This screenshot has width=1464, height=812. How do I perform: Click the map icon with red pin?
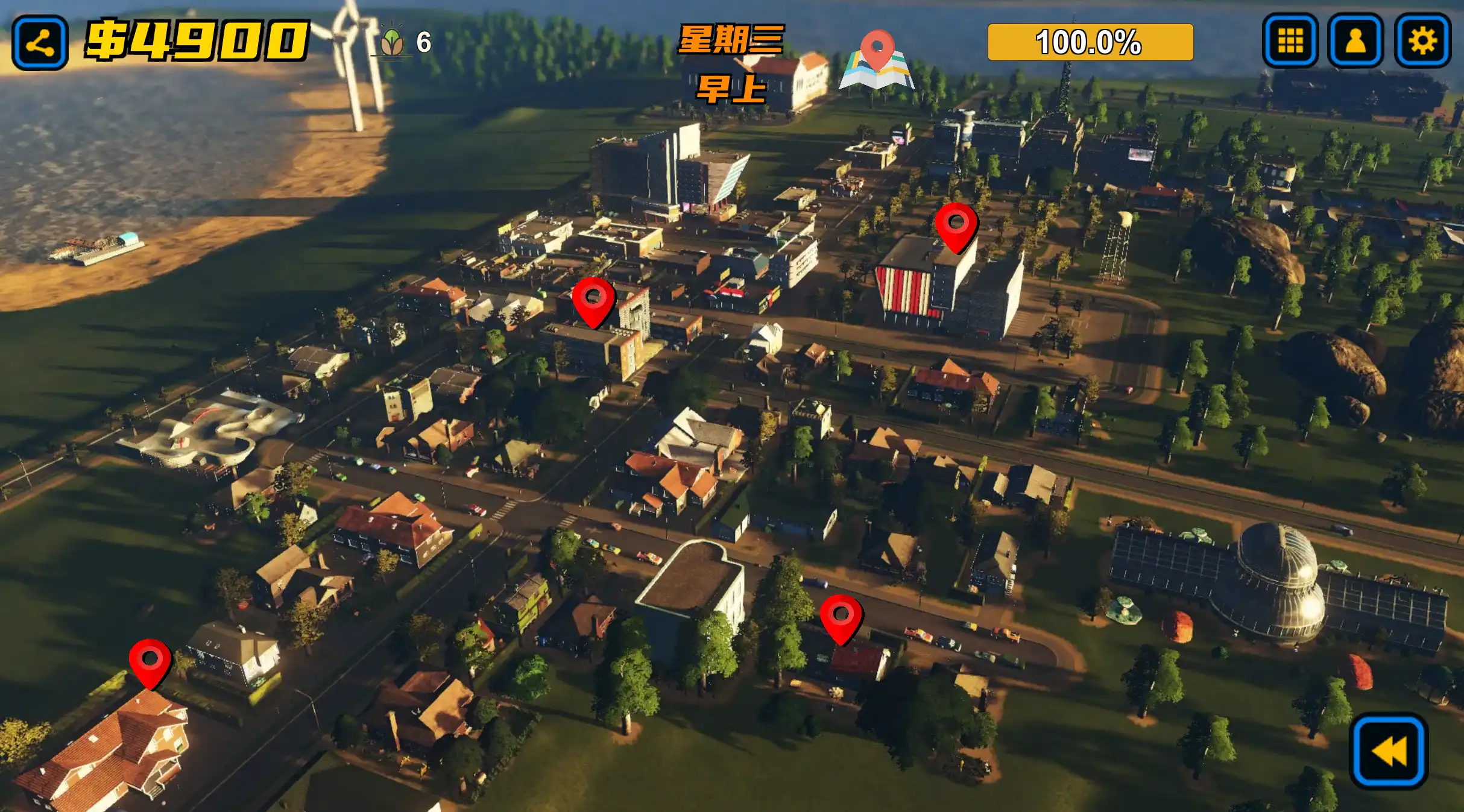(x=877, y=60)
